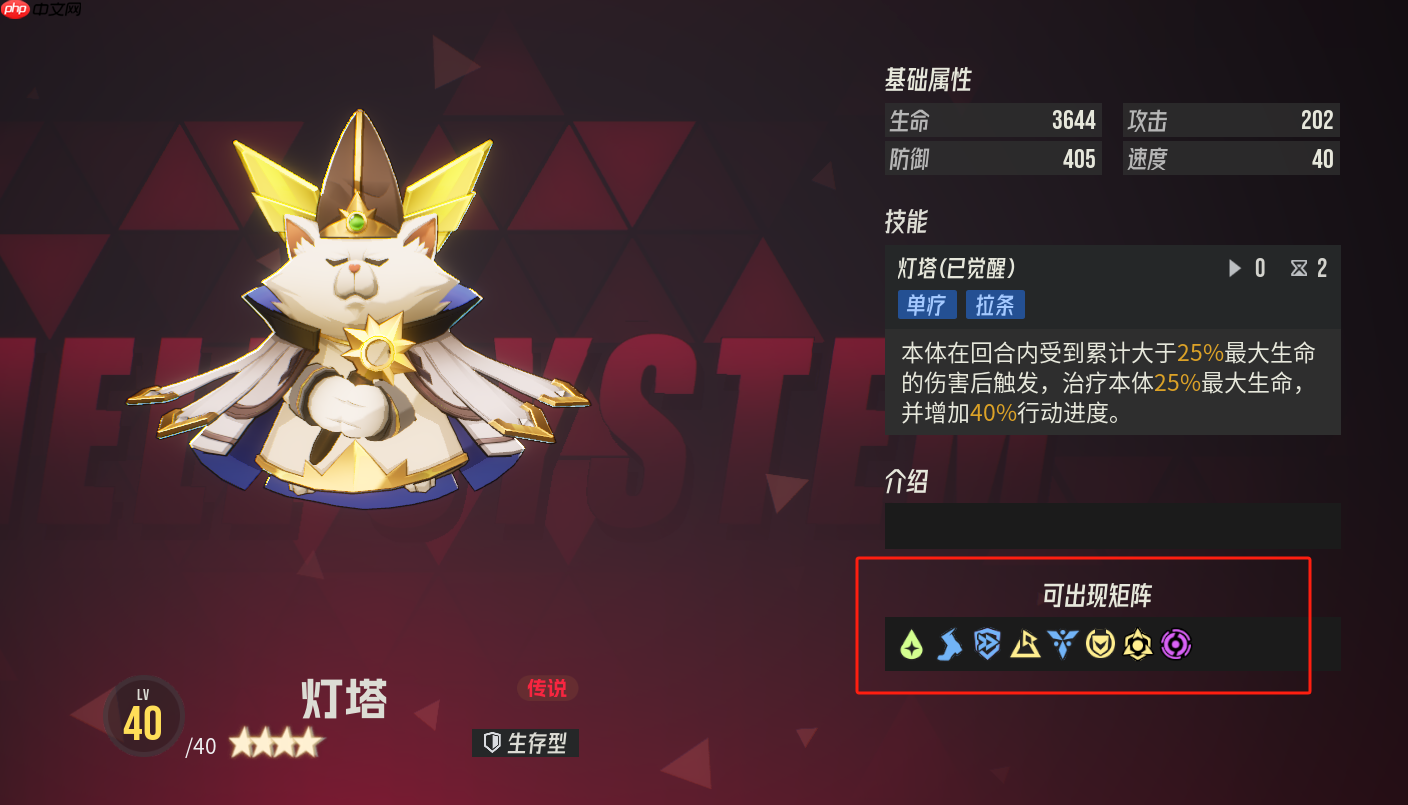Click the play triangle next to 0
The image size is (1408, 805).
pos(1233,267)
